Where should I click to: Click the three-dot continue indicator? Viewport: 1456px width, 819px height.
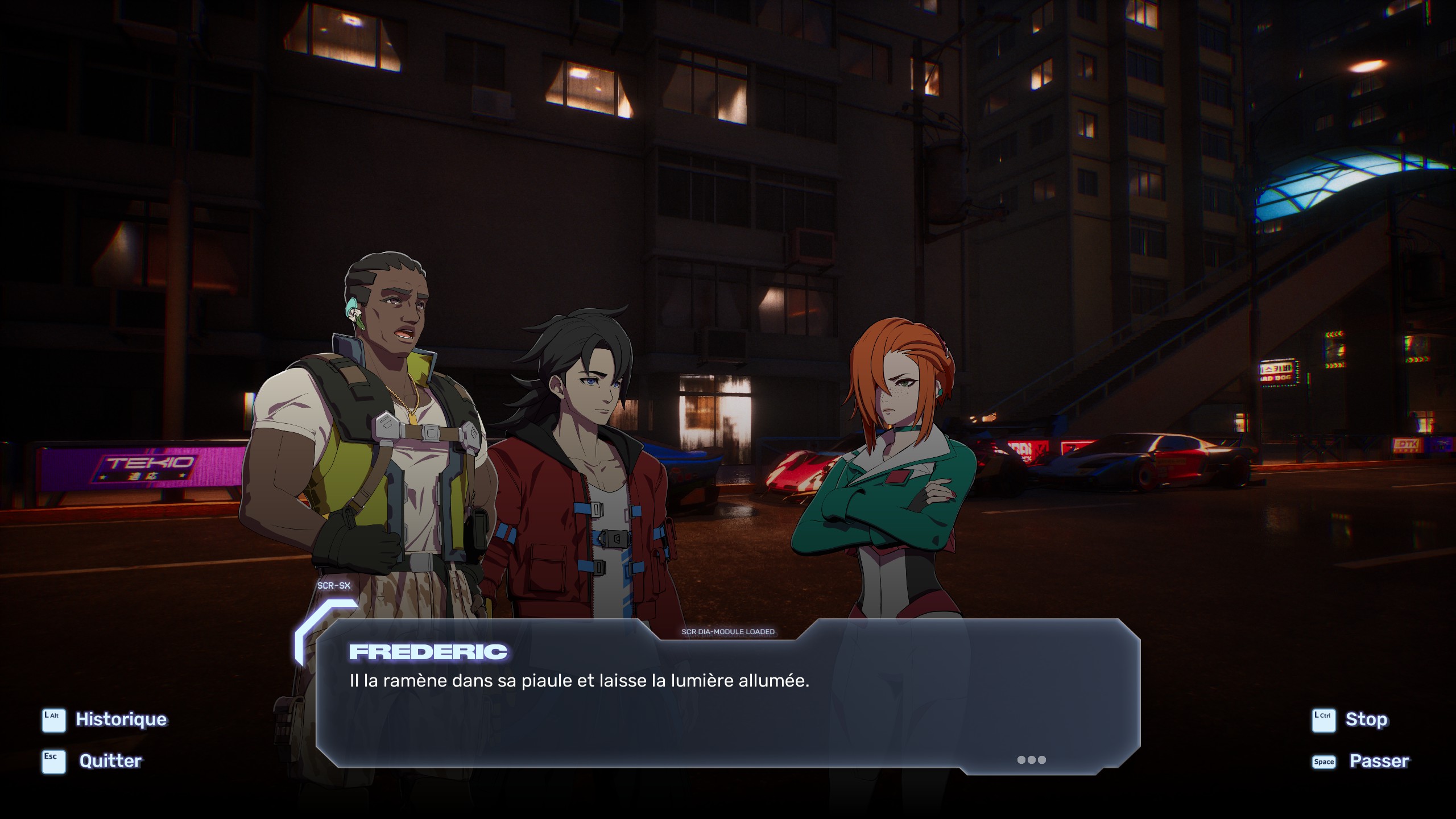(x=1031, y=760)
